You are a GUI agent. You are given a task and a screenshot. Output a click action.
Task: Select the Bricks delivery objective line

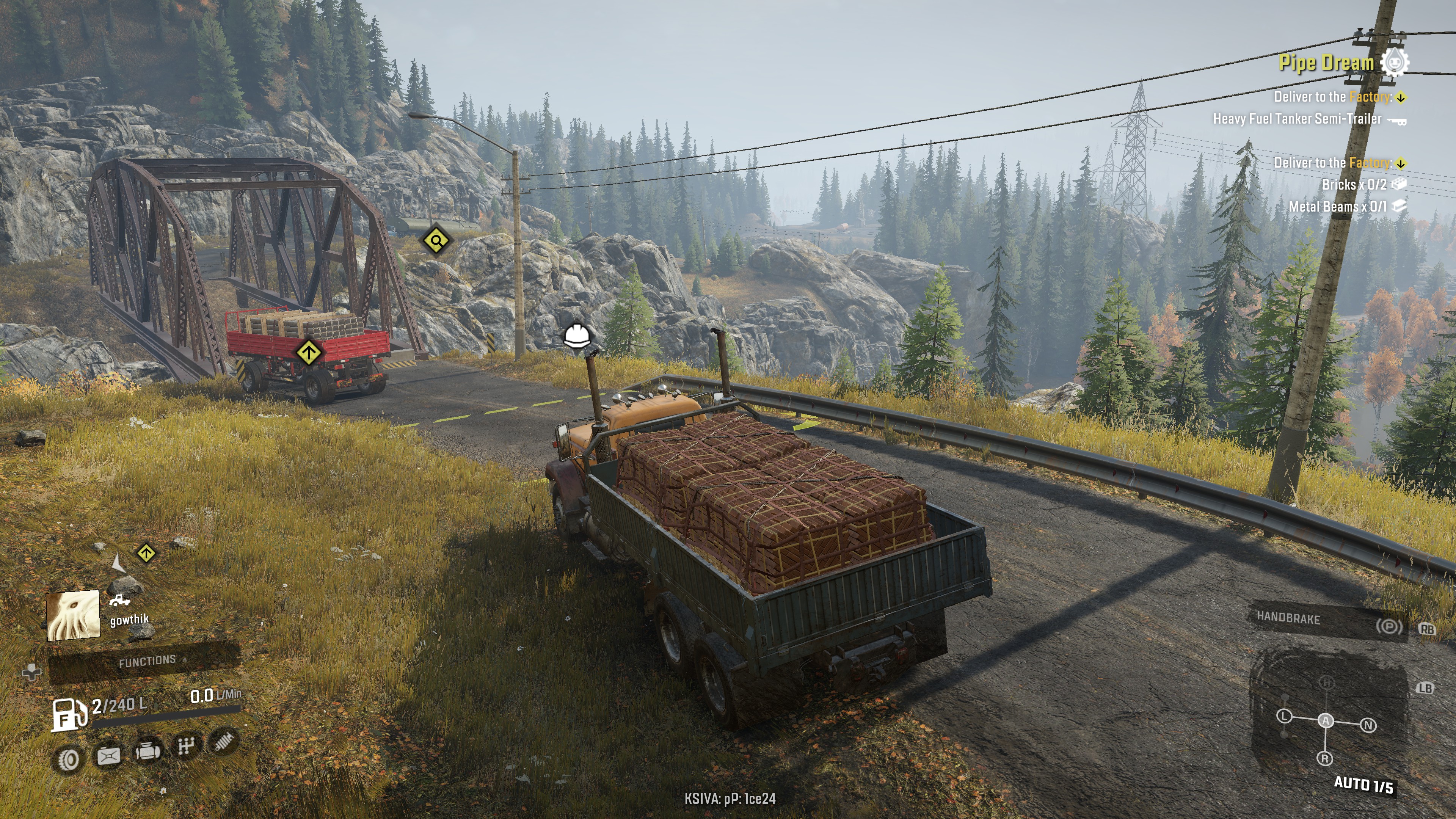tap(1354, 185)
